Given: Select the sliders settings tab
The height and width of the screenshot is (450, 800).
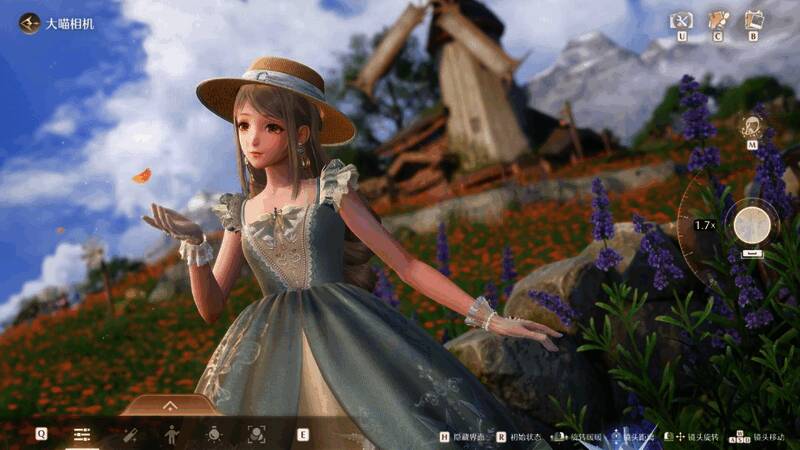Looking at the screenshot, I should coord(83,434).
